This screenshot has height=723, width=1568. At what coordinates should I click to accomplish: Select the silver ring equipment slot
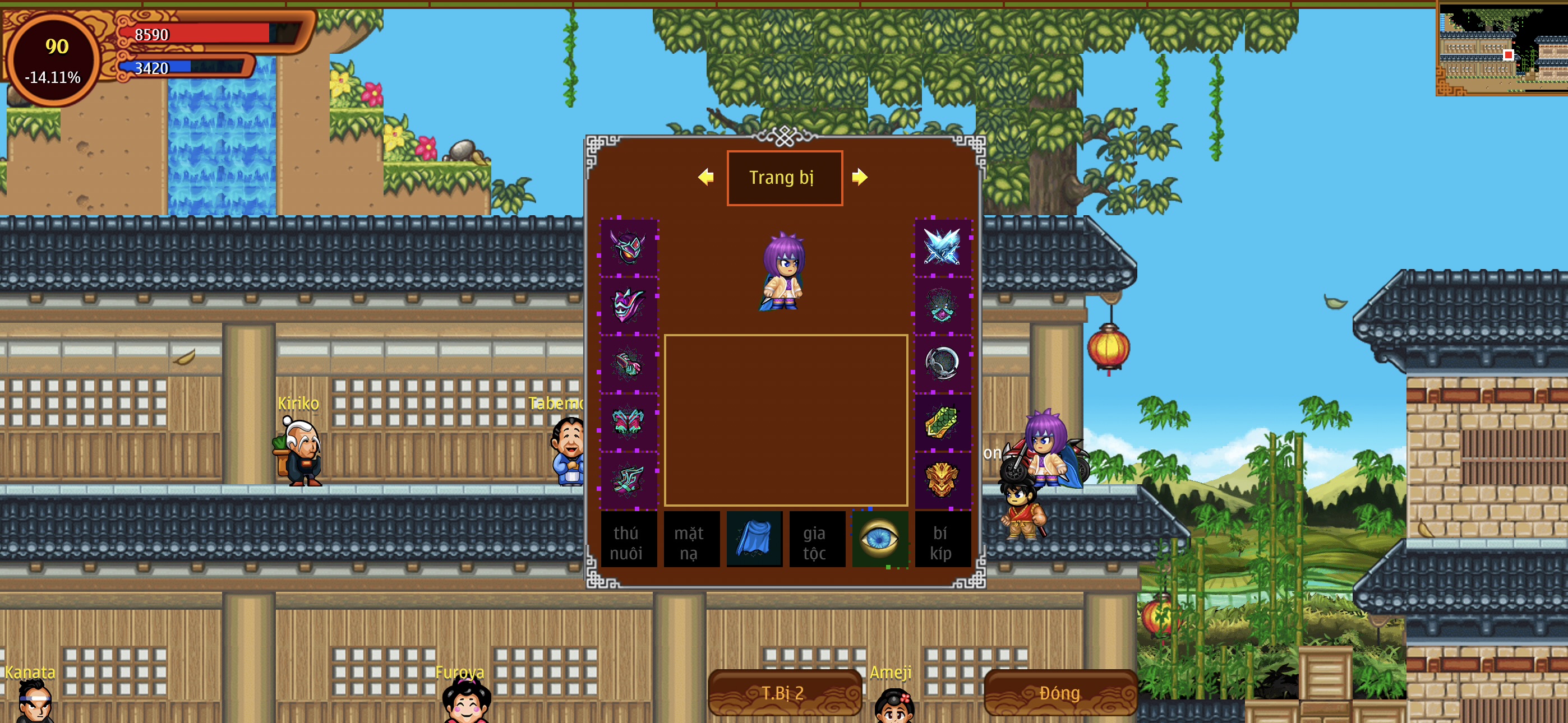click(x=942, y=363)
